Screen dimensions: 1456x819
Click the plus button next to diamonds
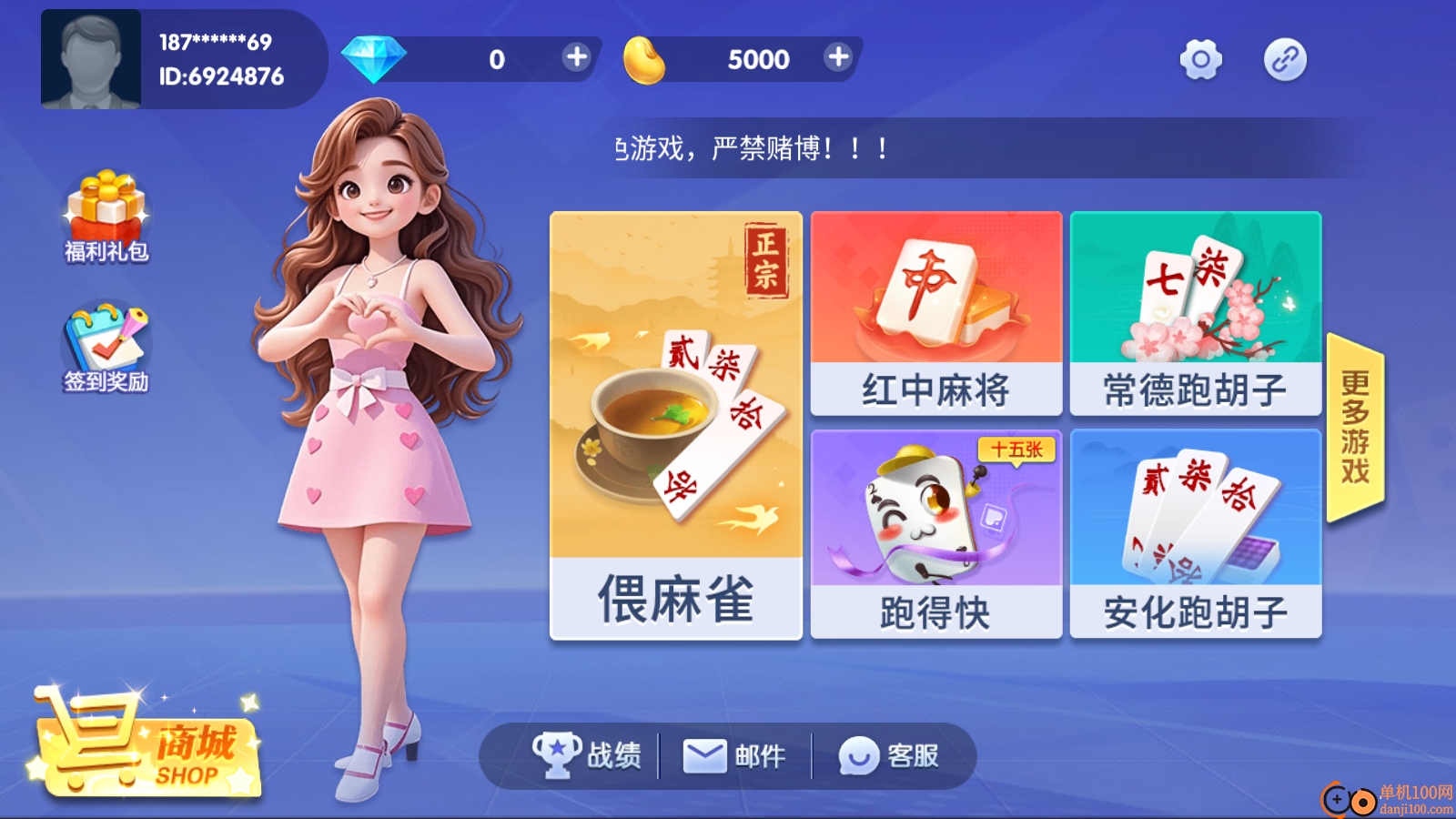[x=575, y=57]
